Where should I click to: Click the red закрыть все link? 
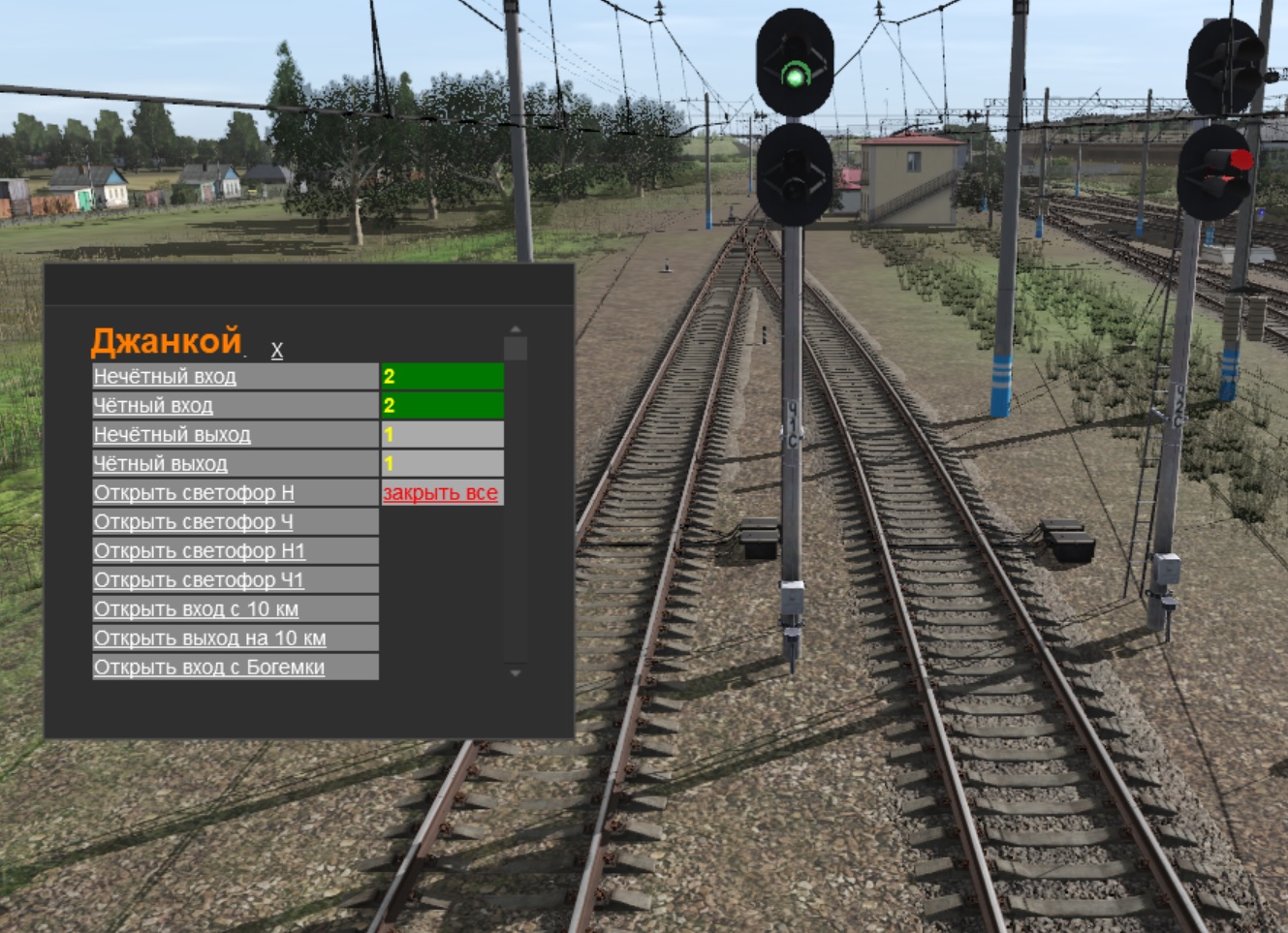click(x=440, y=493)
